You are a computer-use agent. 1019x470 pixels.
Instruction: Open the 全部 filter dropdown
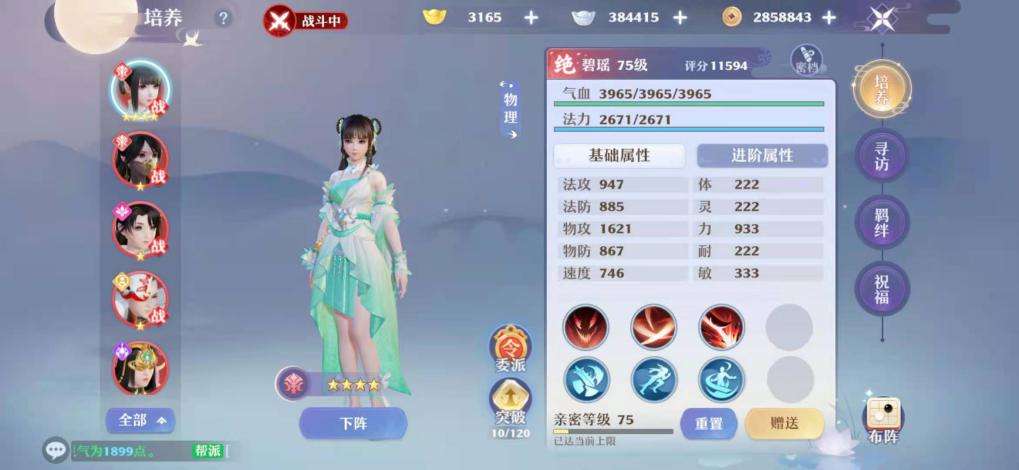pos(140,420)
